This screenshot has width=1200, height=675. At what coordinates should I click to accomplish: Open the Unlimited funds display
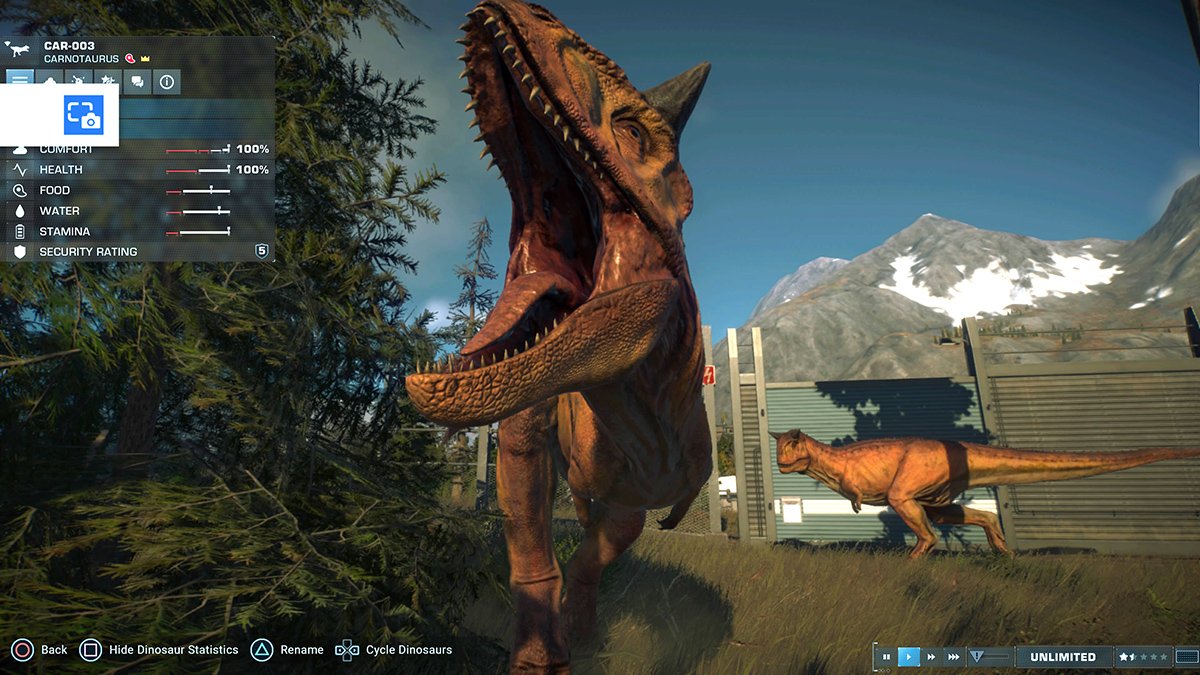click(1062, 657)
